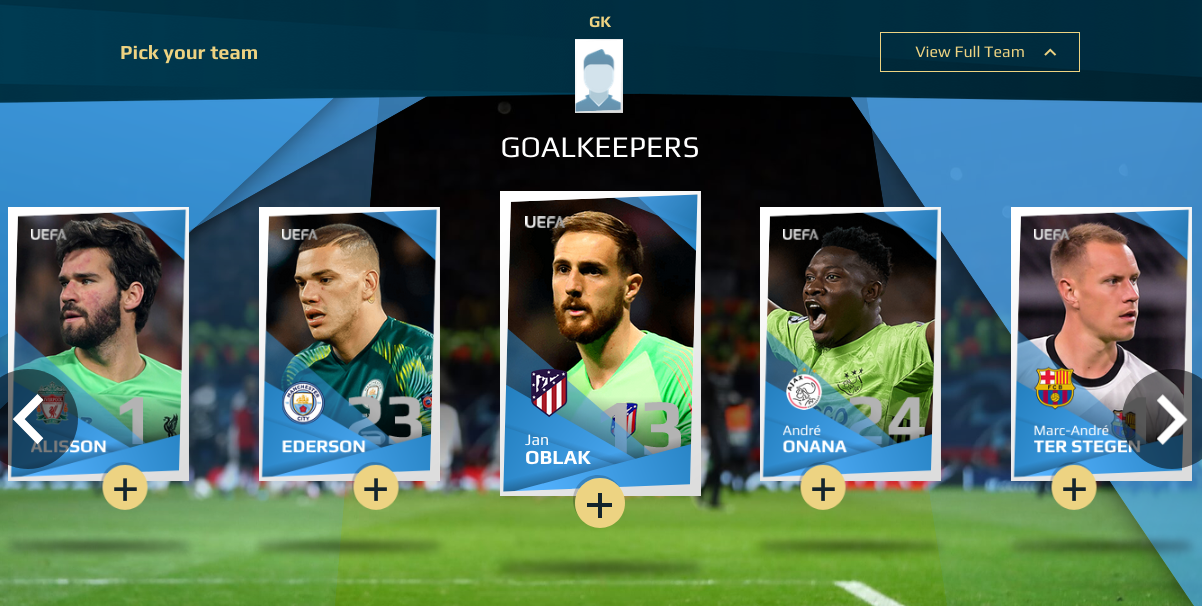
Task: Add Alisson with the plus button
Action: [125, 489]
